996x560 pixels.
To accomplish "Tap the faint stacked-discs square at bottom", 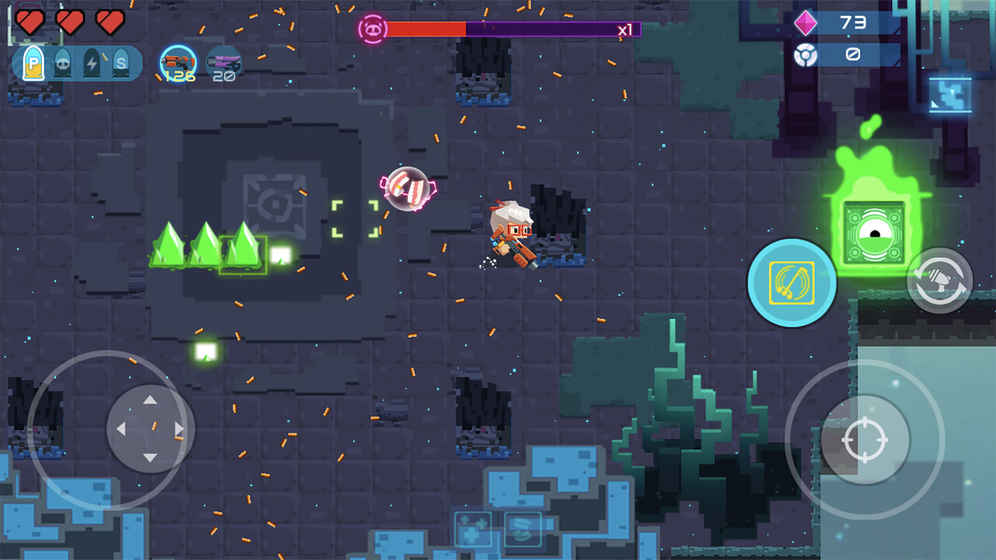I will (522, 529).
